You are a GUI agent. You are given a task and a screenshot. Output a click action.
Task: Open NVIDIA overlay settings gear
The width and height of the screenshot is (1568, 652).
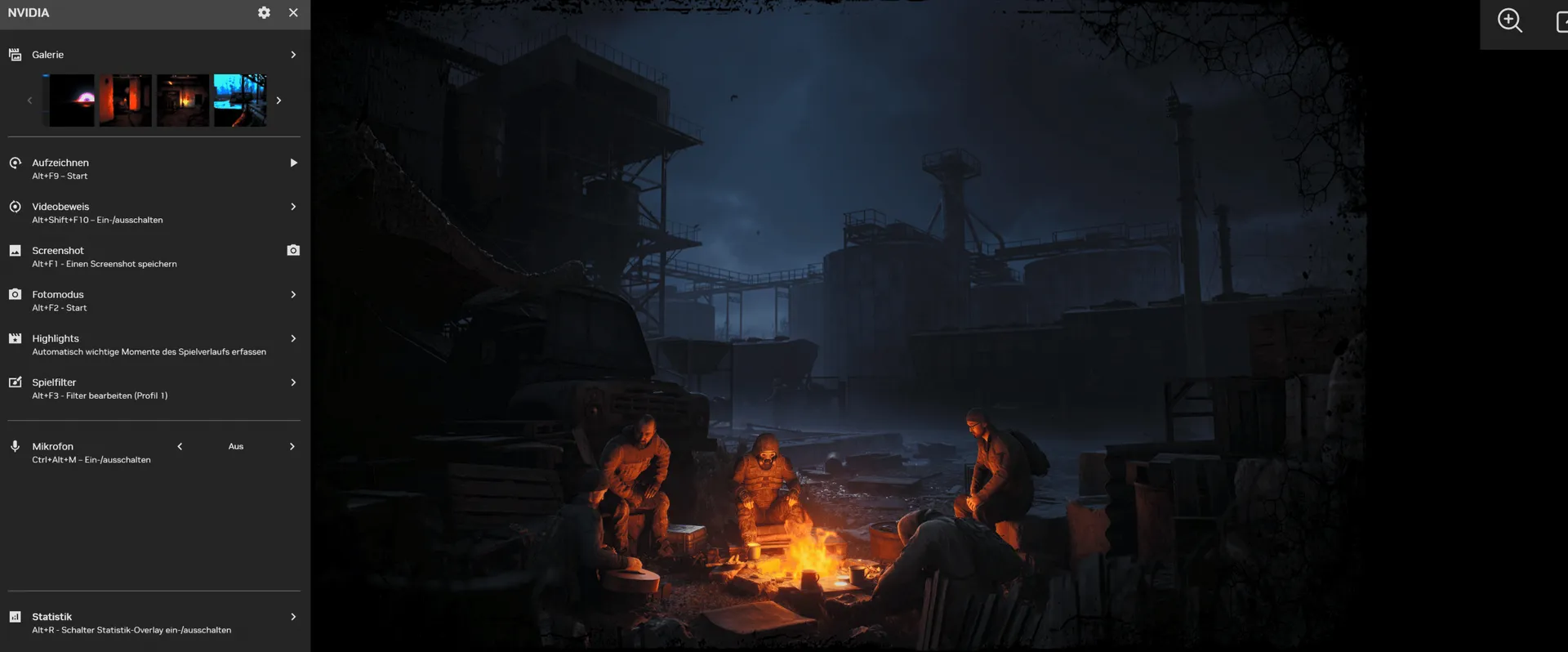[264, 13]
